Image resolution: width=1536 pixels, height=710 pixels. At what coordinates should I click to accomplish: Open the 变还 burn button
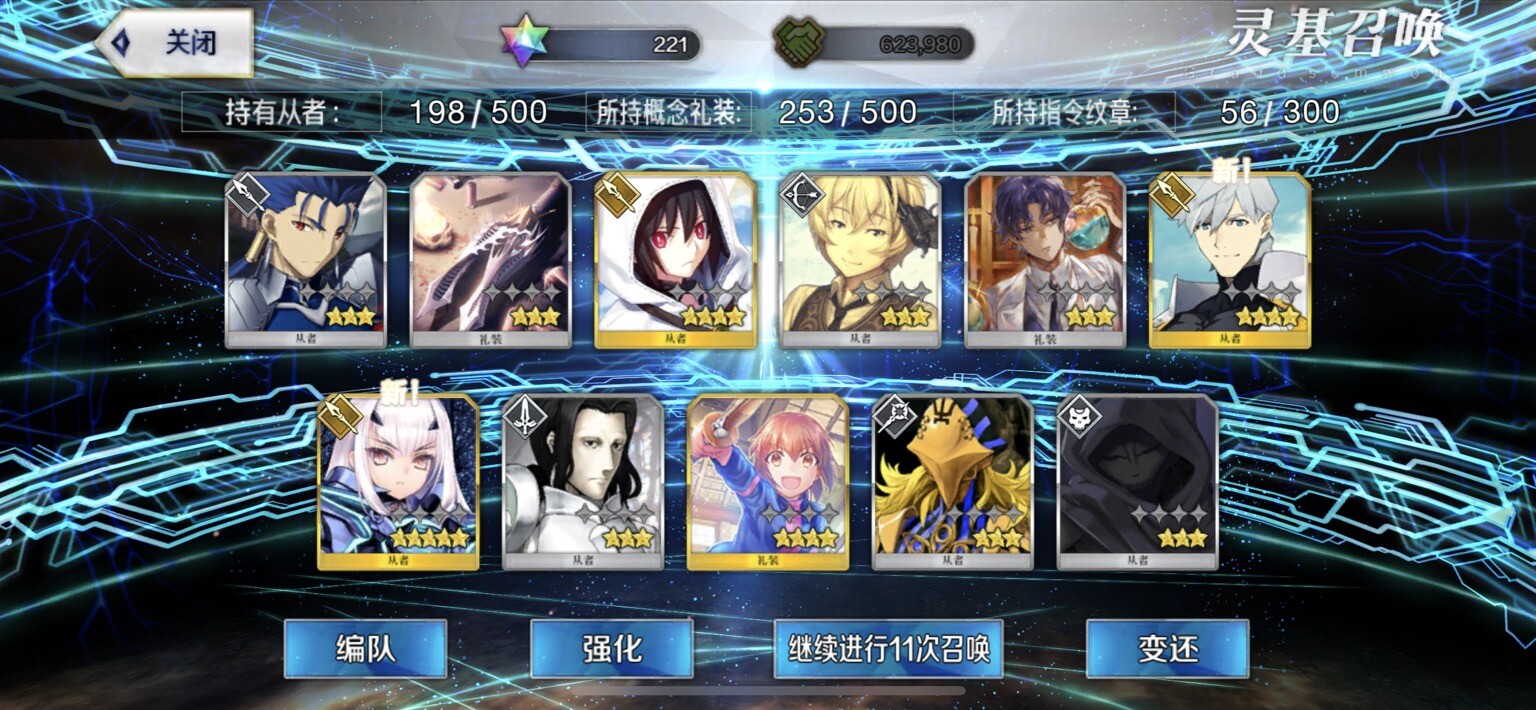pyautogui.click(x=1167, y=648)
